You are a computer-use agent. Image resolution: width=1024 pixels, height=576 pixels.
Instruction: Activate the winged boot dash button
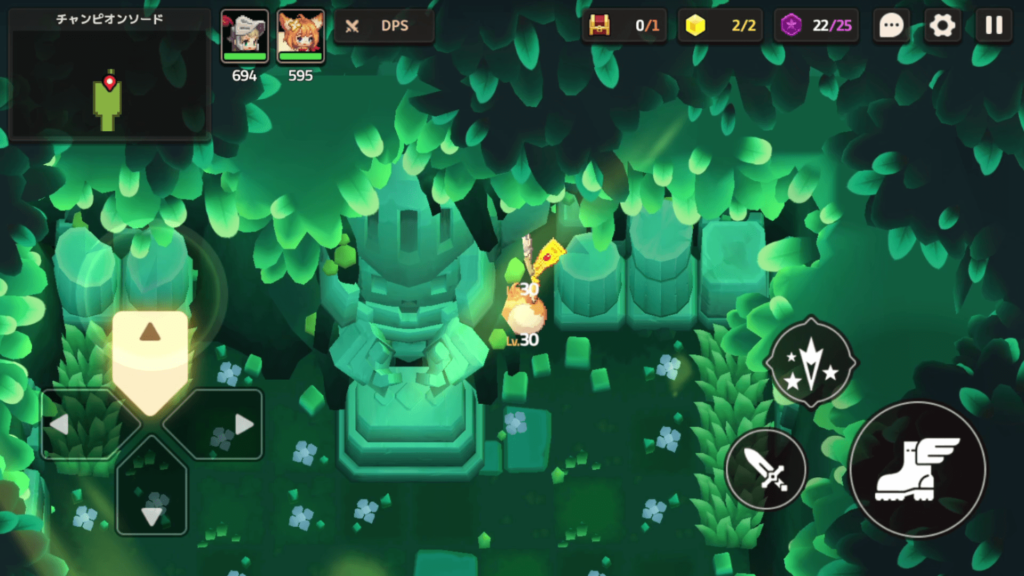tap(916, 469)
